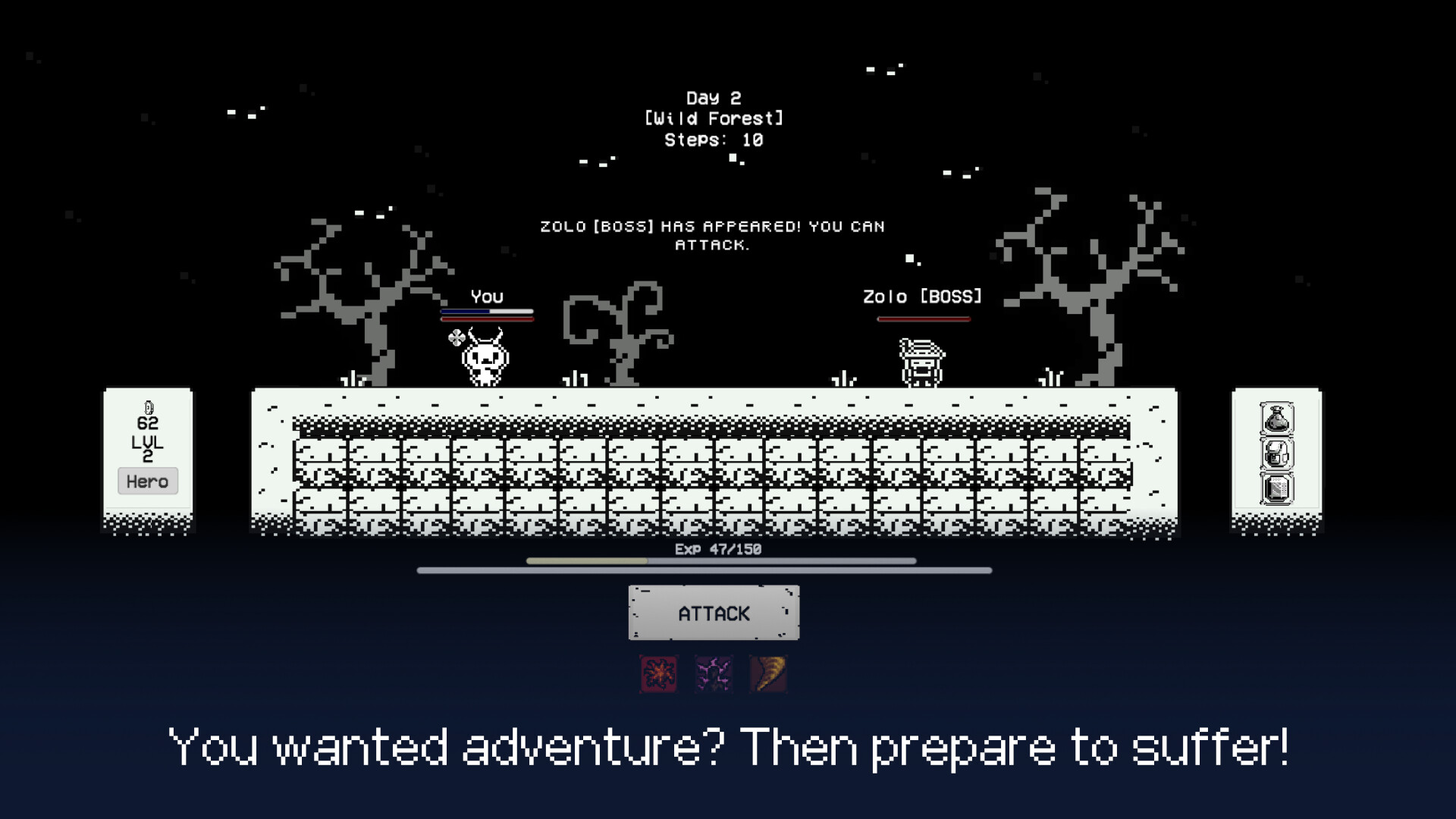1456x819 pixels.
Task: Select your character sprite labeled You
Action: click(484, 362)
